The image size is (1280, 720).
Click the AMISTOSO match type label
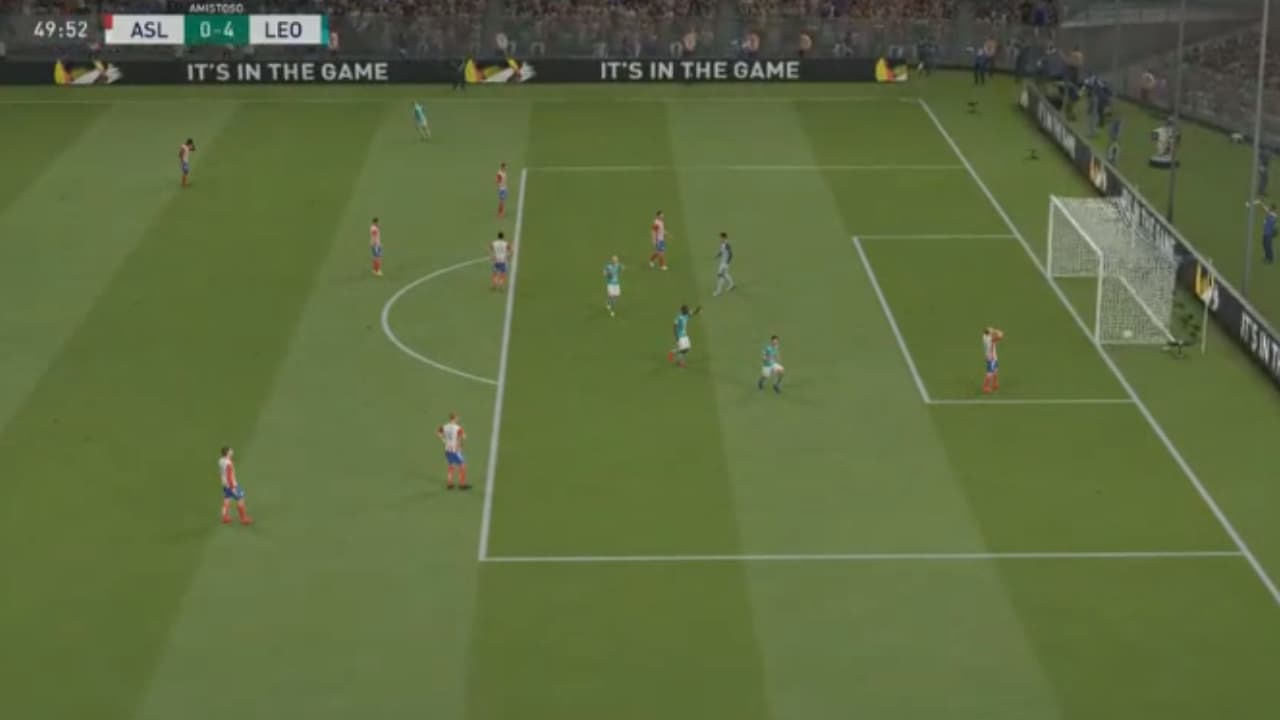[x=216, y=7]
